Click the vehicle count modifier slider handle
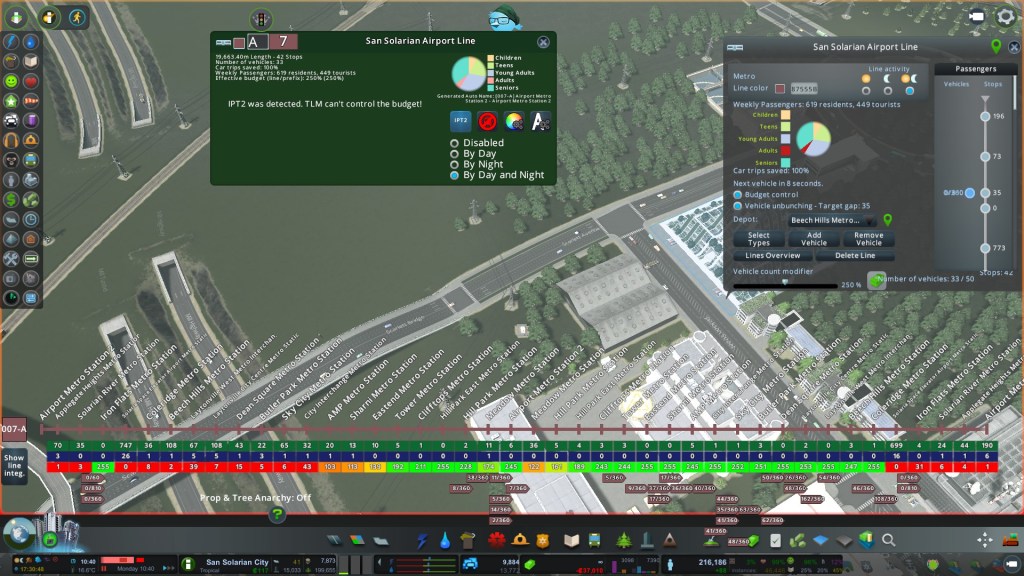The width and height of the screenshot is (1024, 576). pyautogui.click(x=785, y=283)
